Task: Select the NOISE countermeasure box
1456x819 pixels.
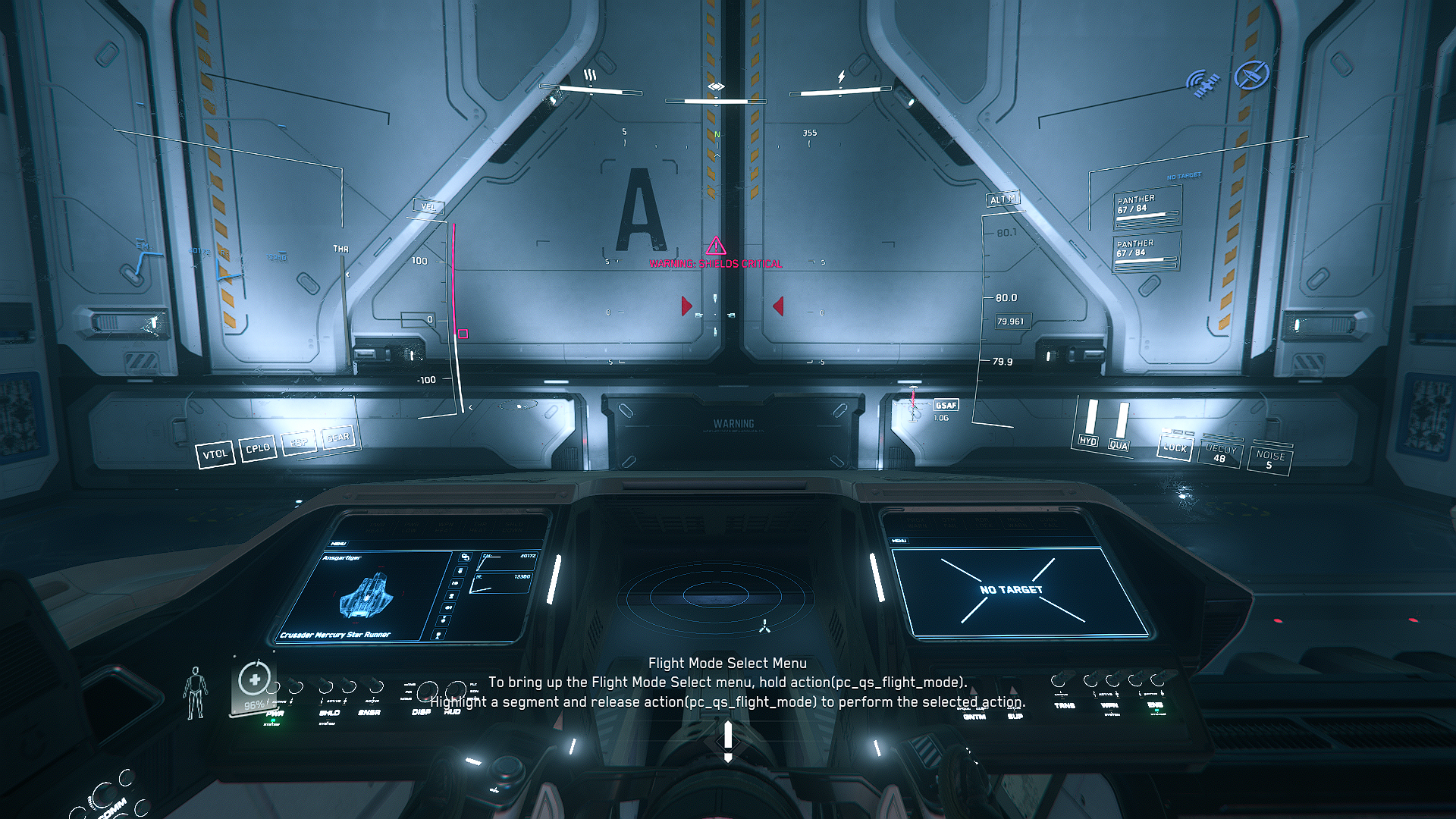Action: (x=1269, y=460)
